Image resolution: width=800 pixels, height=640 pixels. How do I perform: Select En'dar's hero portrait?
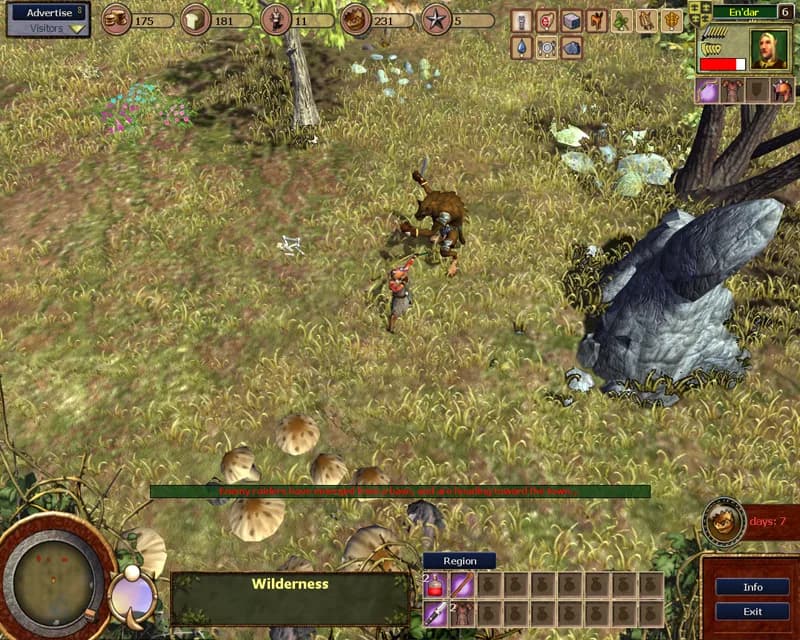[770, 48]
